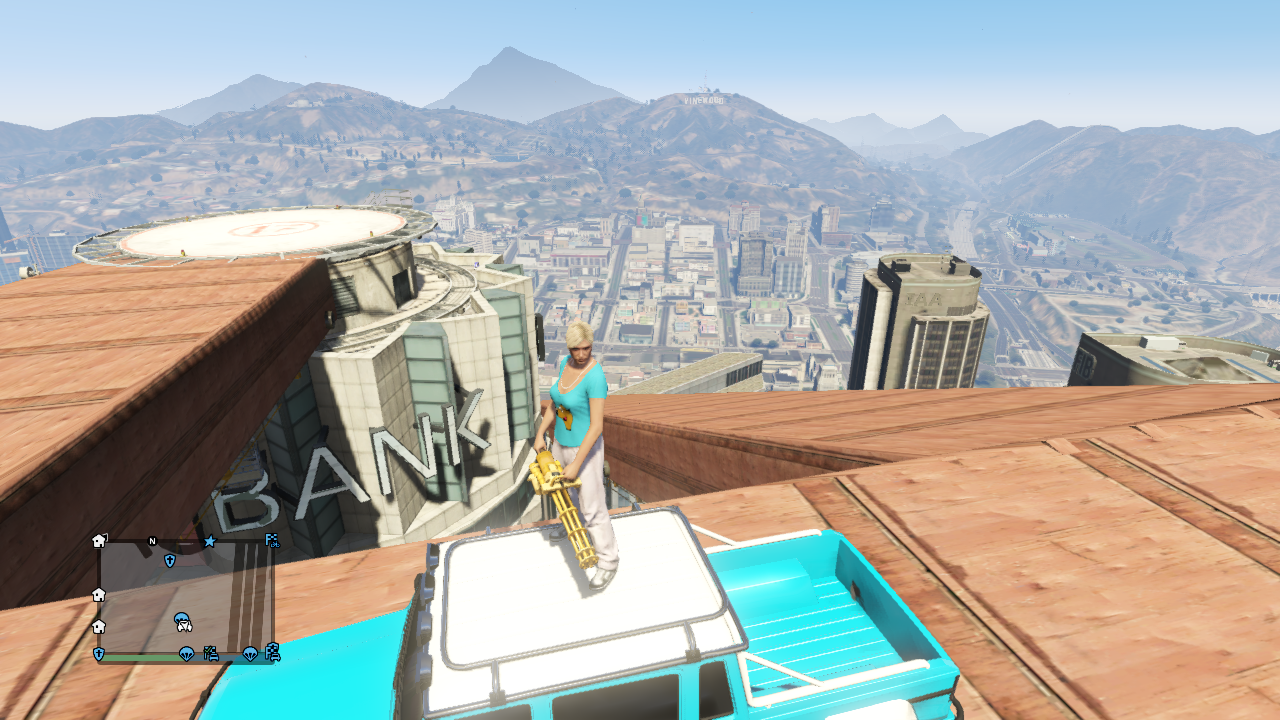1280x720 pixels.
Task: Select the shield blip at minimap bottom-left
Action: [x=98, y=653]
